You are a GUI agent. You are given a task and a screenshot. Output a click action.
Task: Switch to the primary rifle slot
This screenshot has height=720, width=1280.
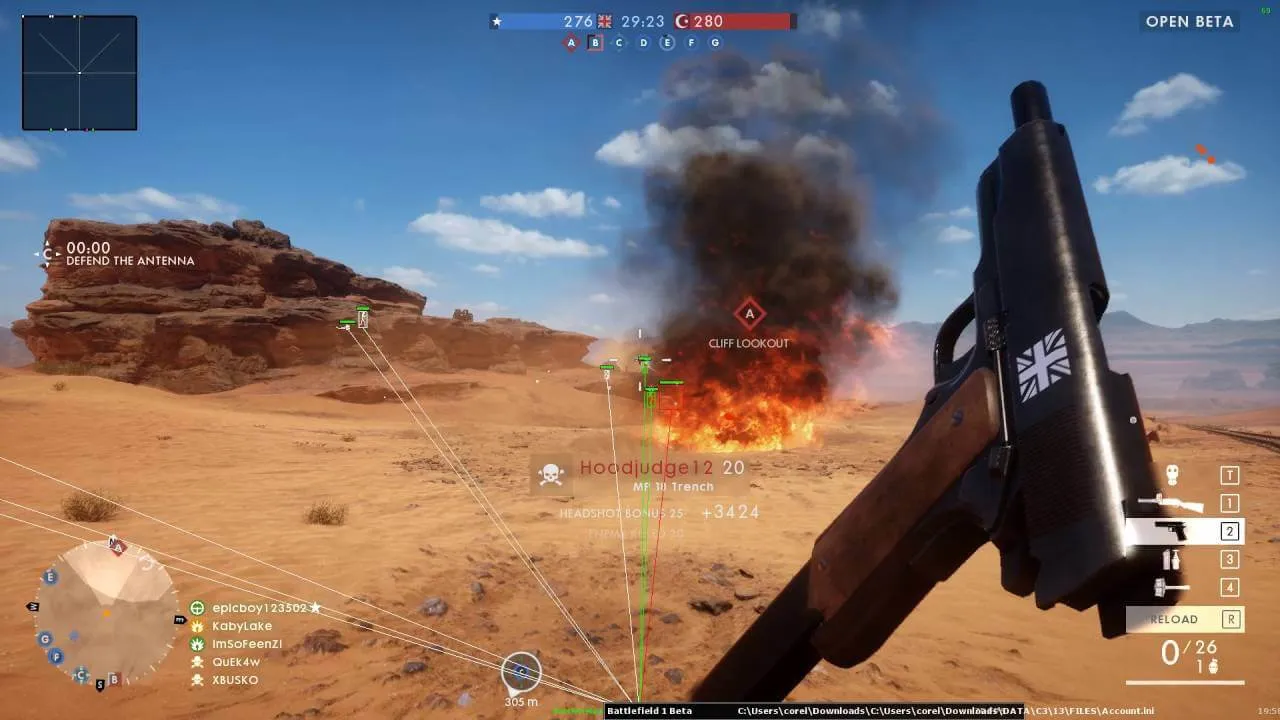click(1170, 503)
